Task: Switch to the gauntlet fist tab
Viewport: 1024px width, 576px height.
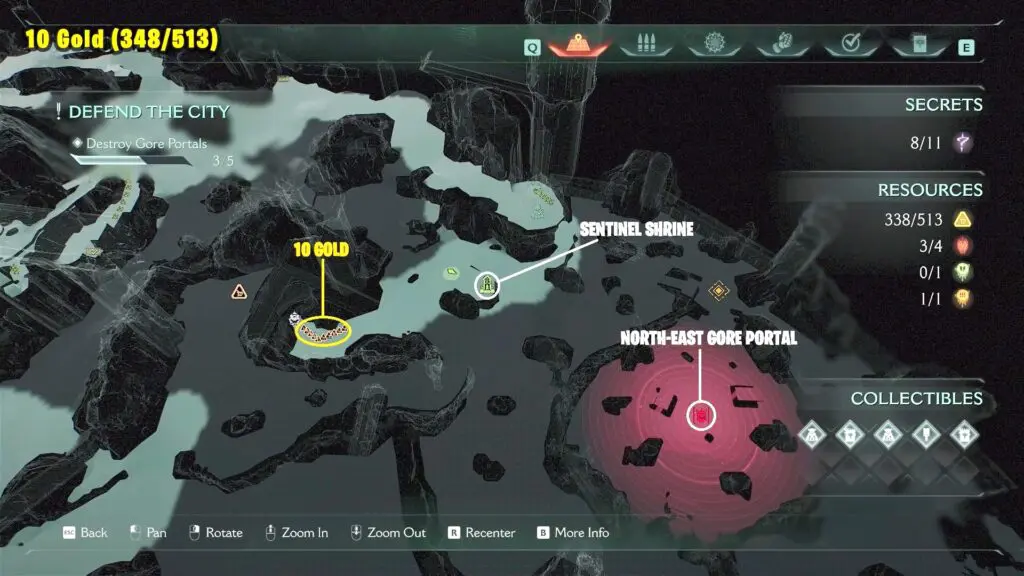Action: [x=781, y=45]
